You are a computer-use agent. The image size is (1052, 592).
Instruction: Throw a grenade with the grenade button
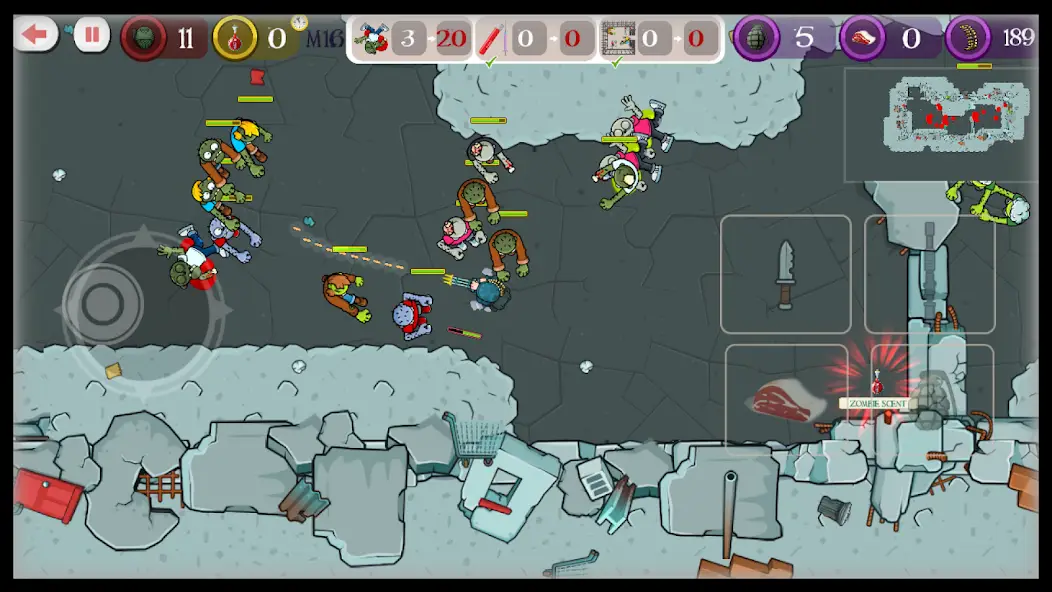coord(931,400)
